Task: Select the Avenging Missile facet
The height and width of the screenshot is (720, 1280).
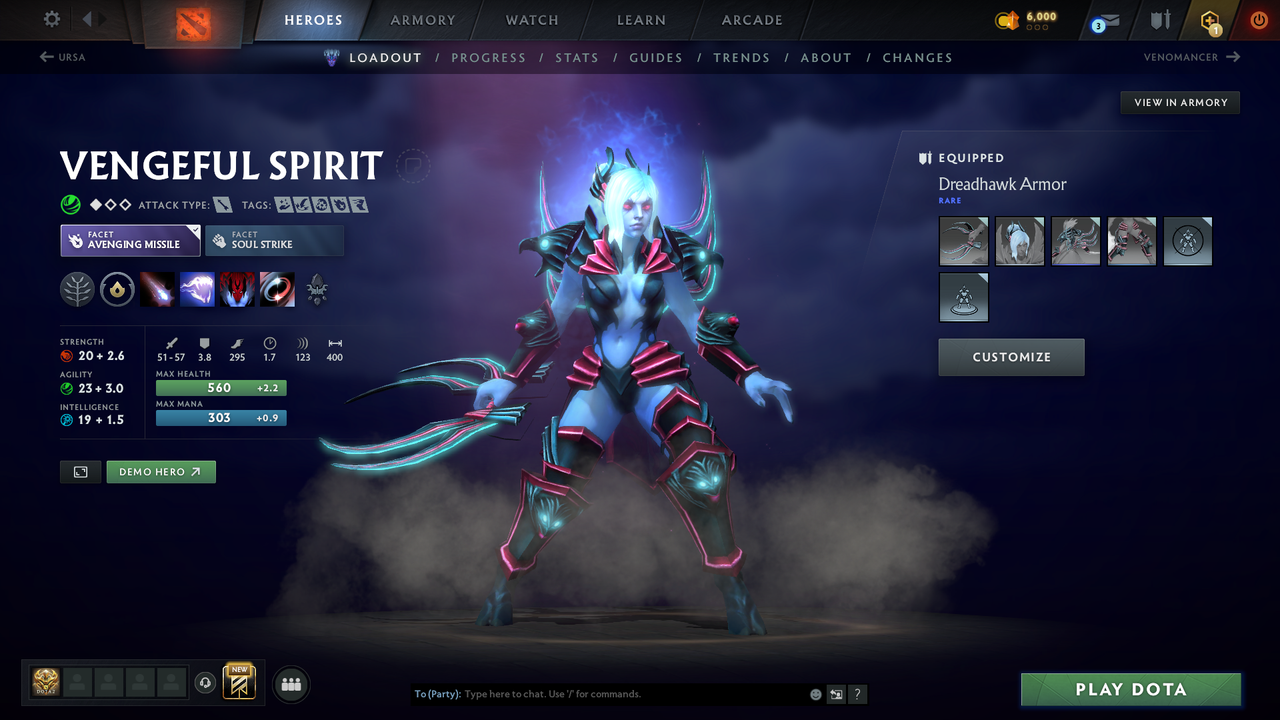Action: pyautogui.click(x=130, y=240)
